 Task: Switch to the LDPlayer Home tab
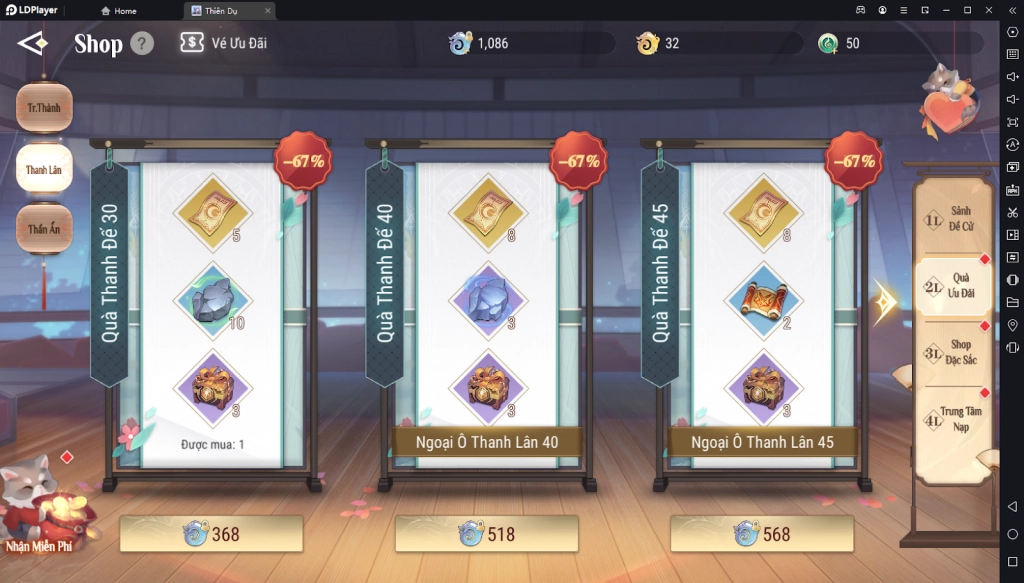click(120, 10)
